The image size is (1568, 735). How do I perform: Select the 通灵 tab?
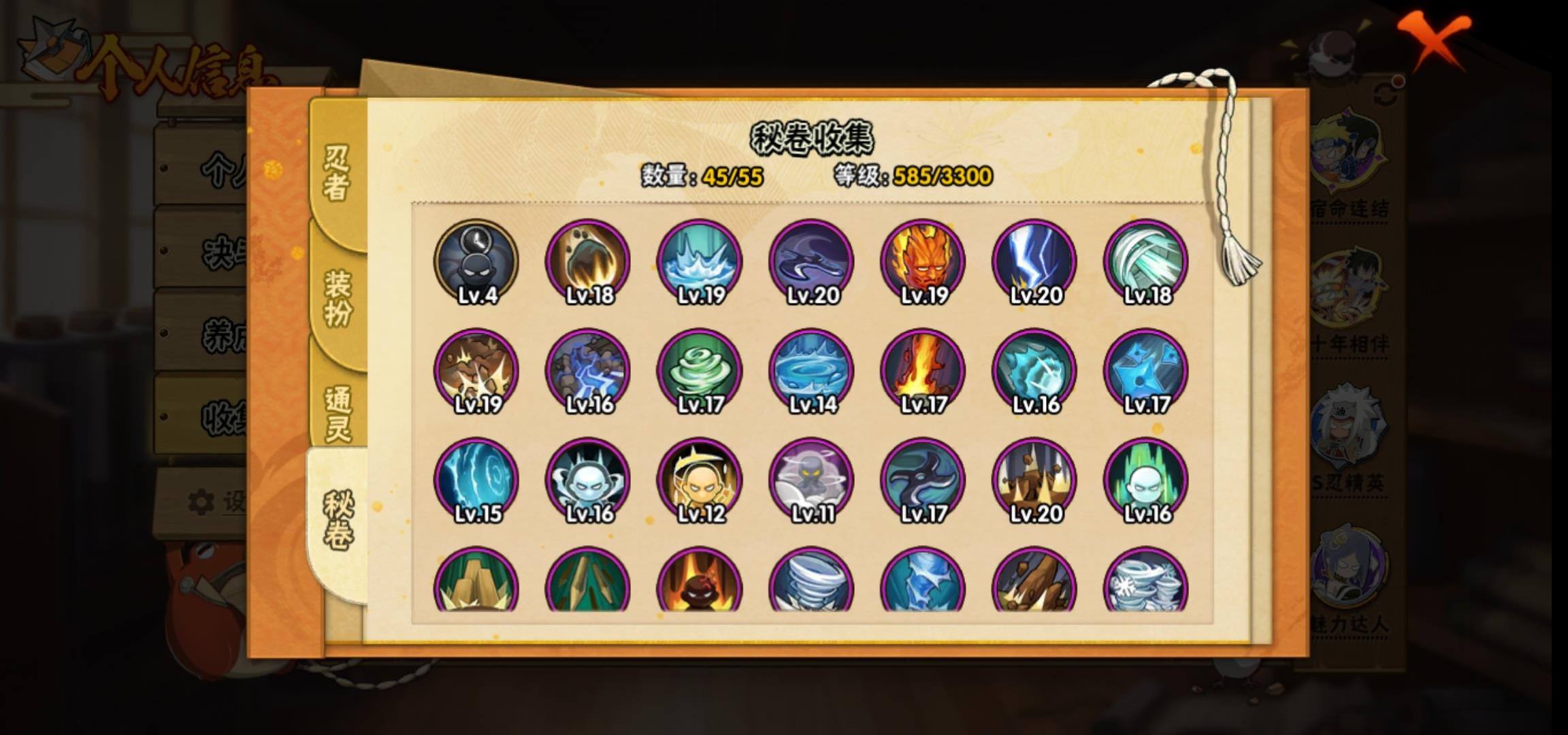click(x=338, y=413)
